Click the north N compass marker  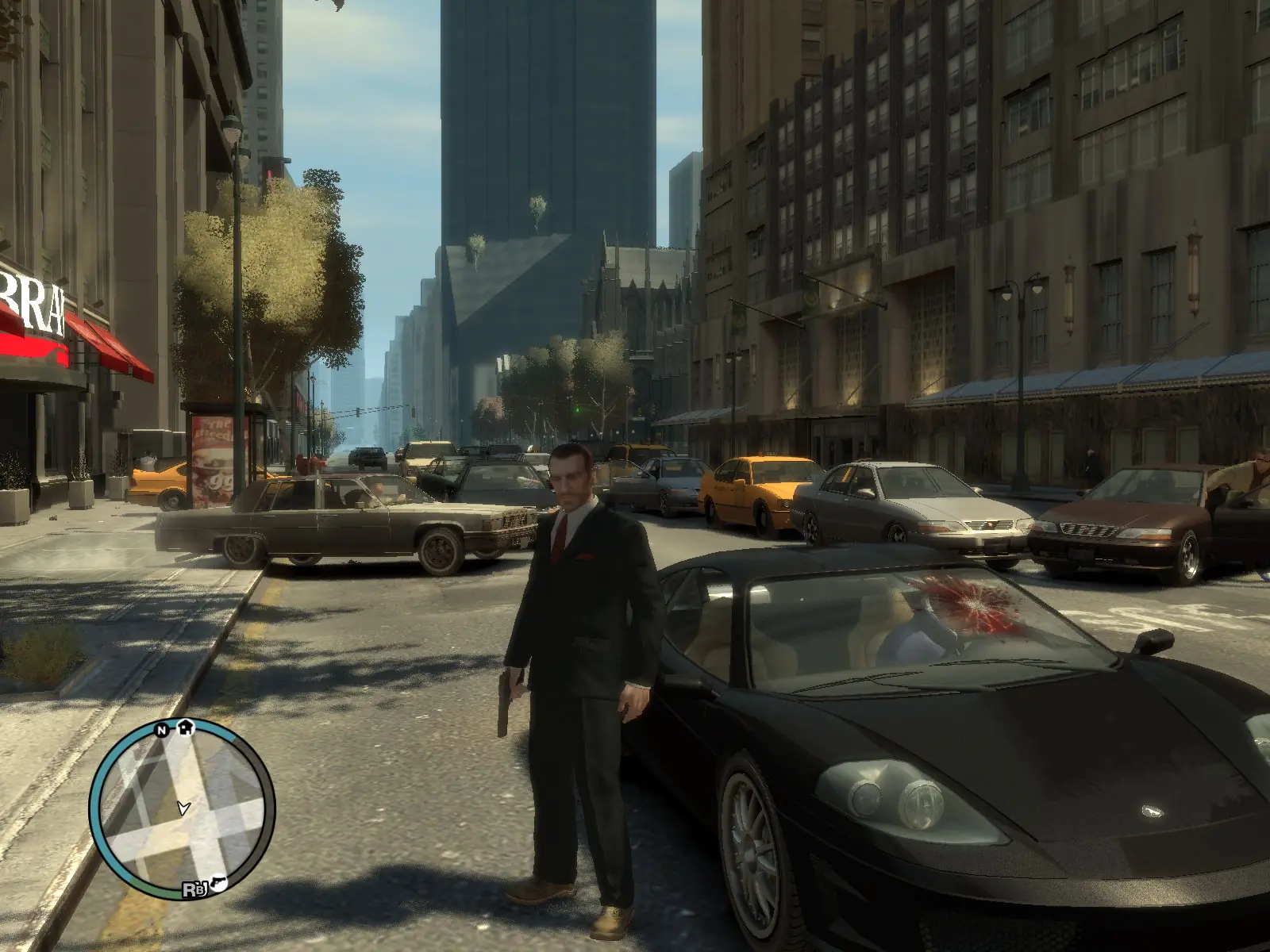(x=162, y=730)
